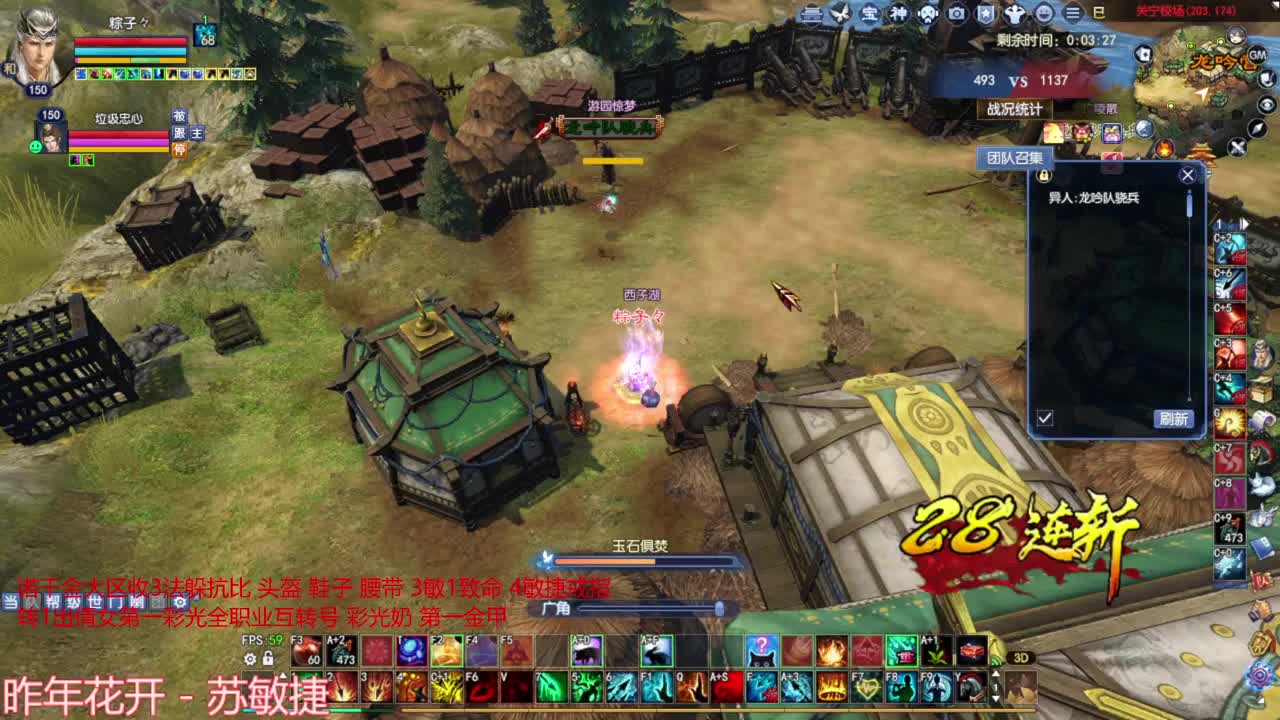Toggle the hotbar lock icon beside the gear
The height and width of the screenshot is (720, 1280).
click(x=268, y=659)
